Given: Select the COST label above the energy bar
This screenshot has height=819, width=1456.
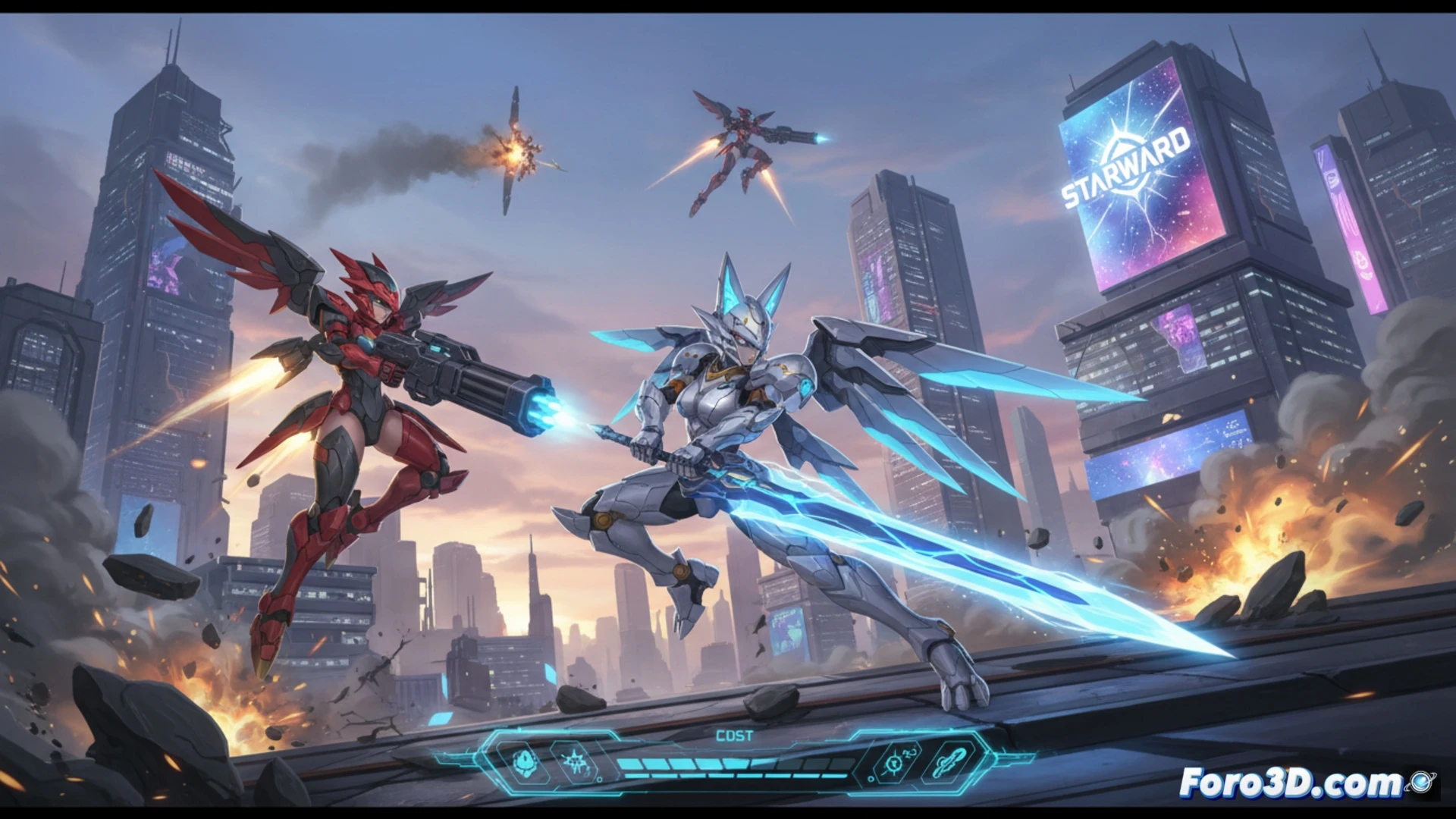Looking at the screenshot, I should coord(734,735).
